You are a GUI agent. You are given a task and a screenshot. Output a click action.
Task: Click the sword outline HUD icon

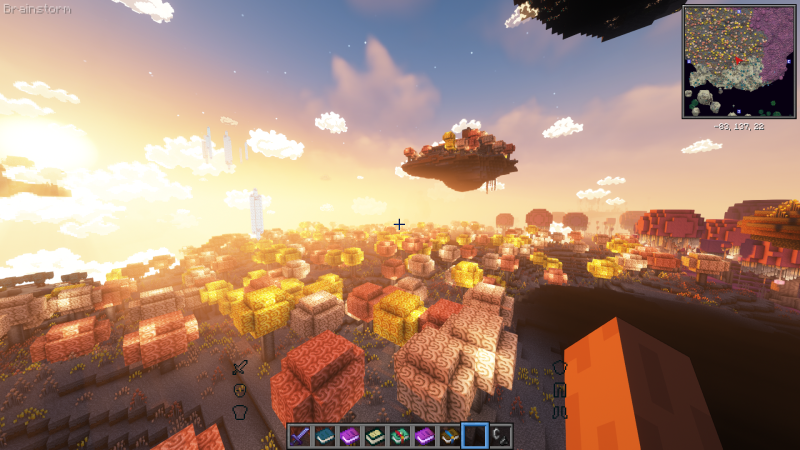pyautogui.click(x=240, y=368)
